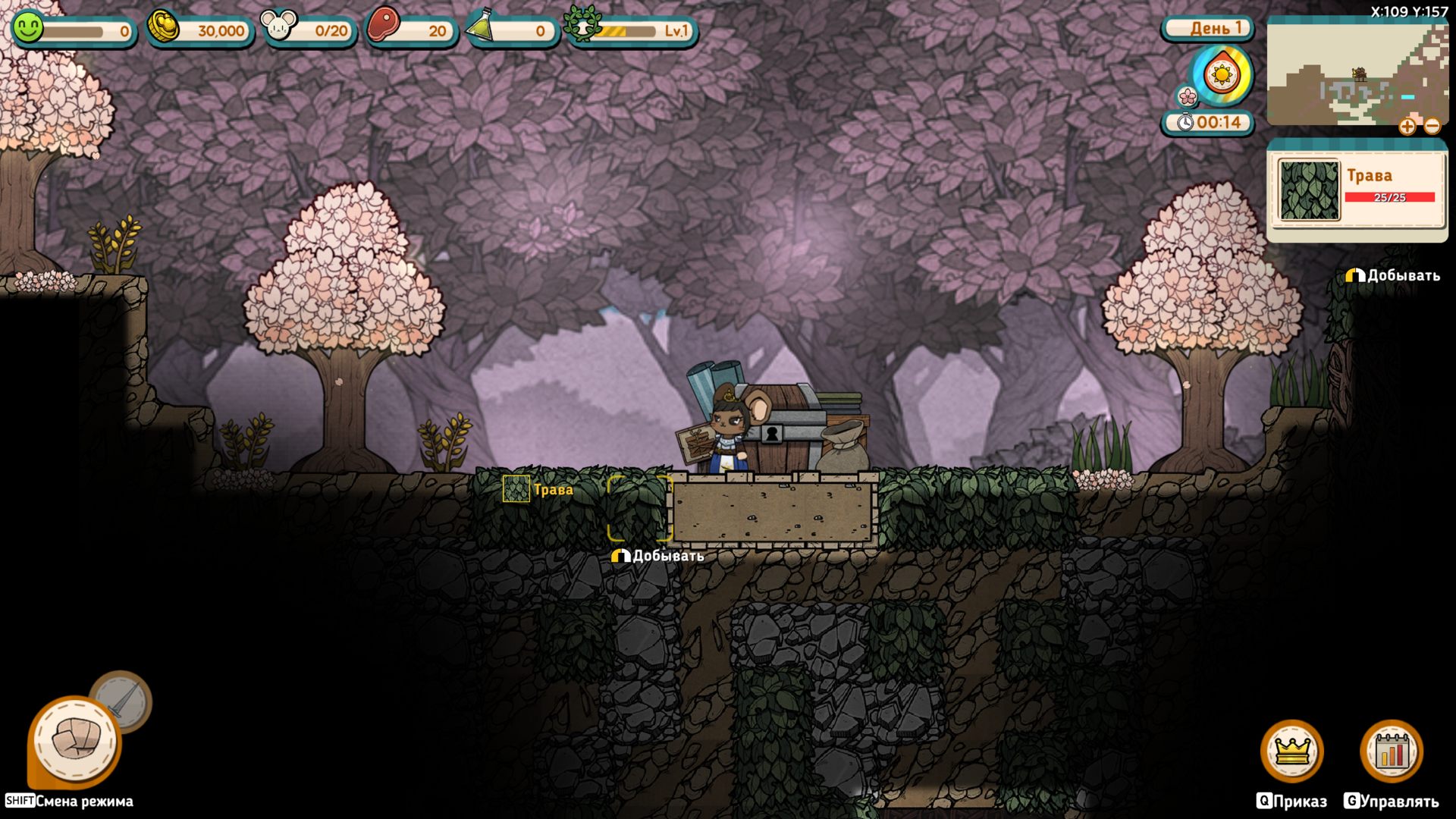1456x819 pixels.
Task: Select the gold coin currency icon
Action: (x=163, y=27)
